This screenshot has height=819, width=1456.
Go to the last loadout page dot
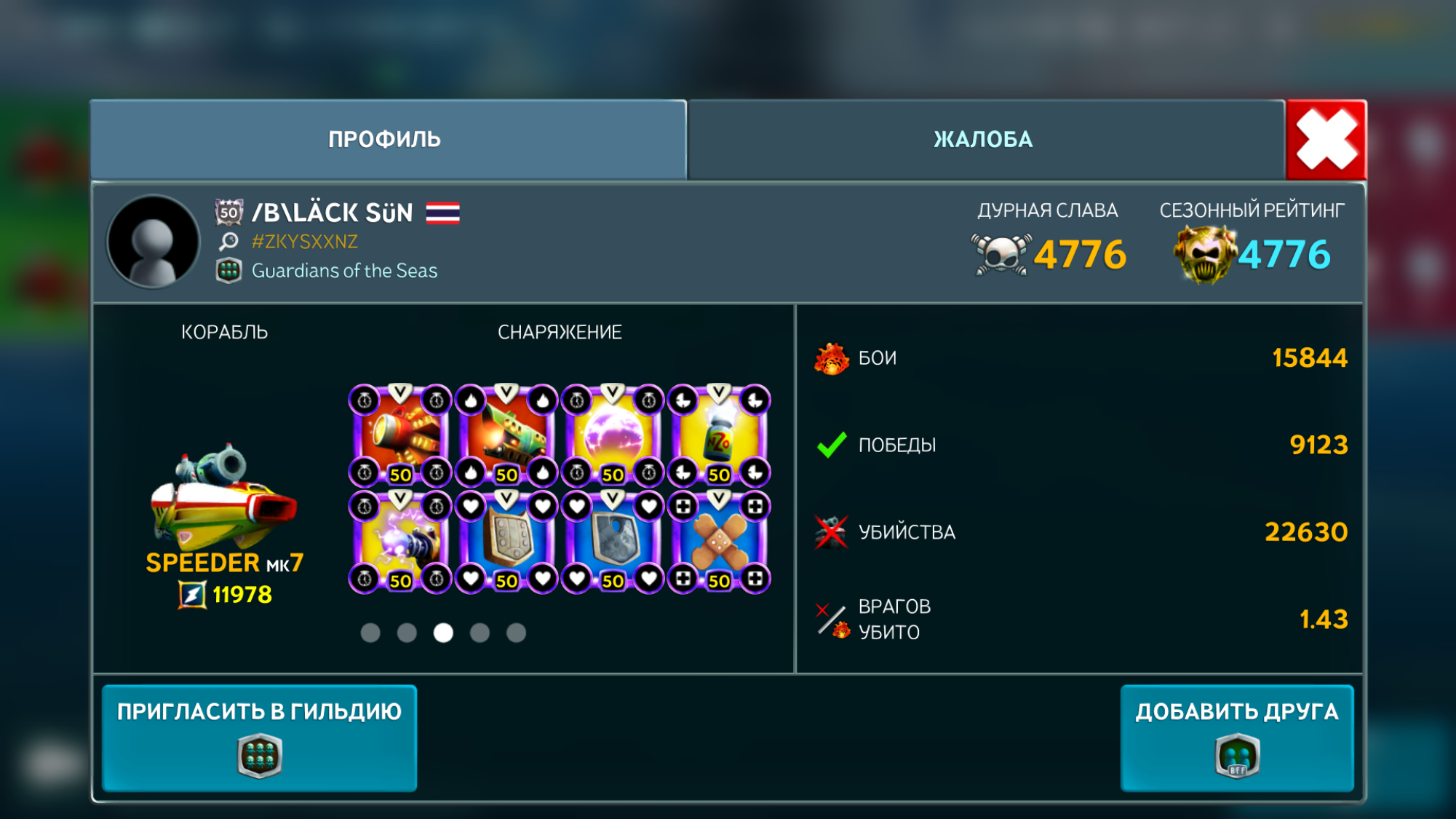(516, 633)
